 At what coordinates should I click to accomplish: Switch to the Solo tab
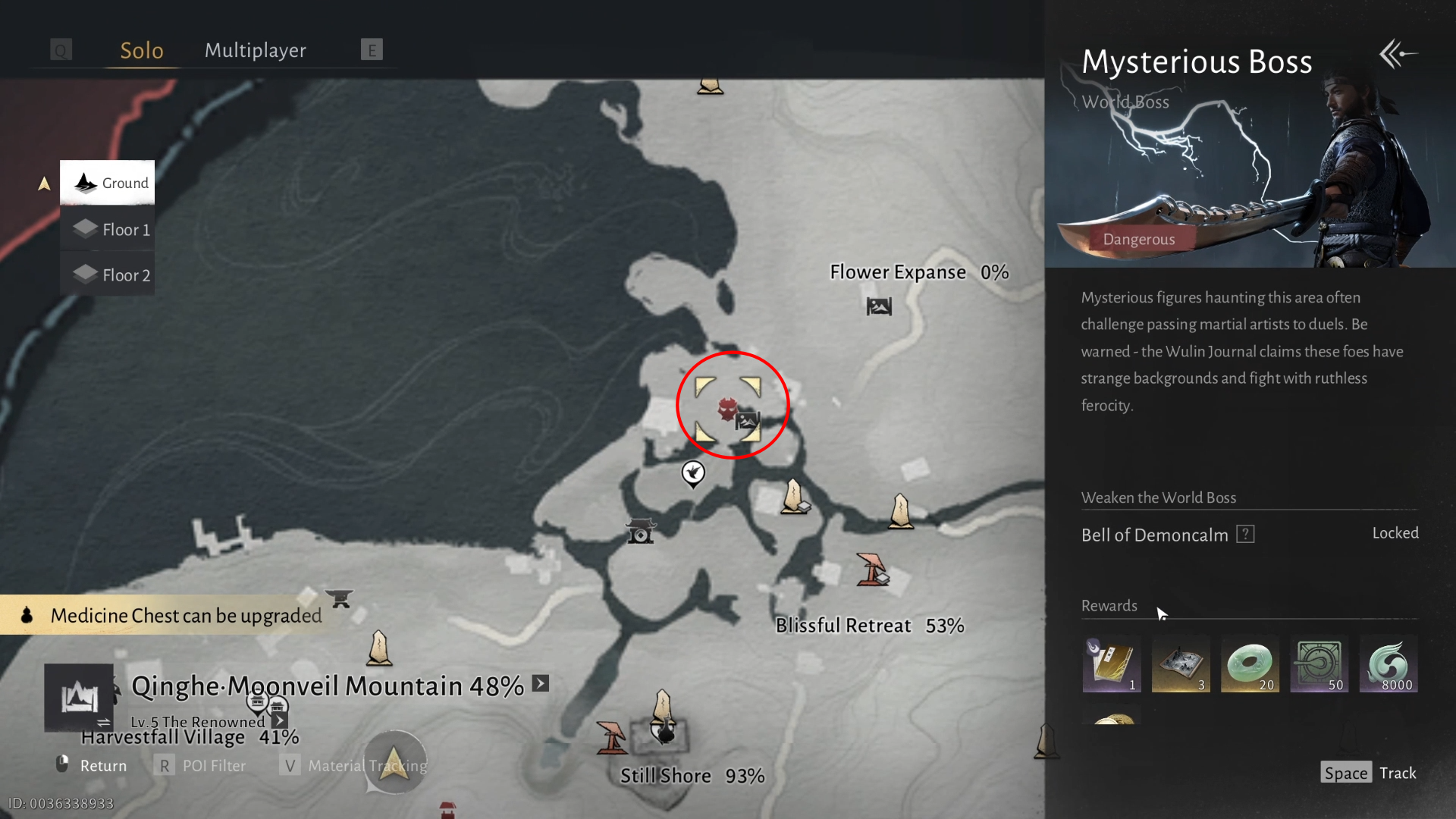click(142, 51)
